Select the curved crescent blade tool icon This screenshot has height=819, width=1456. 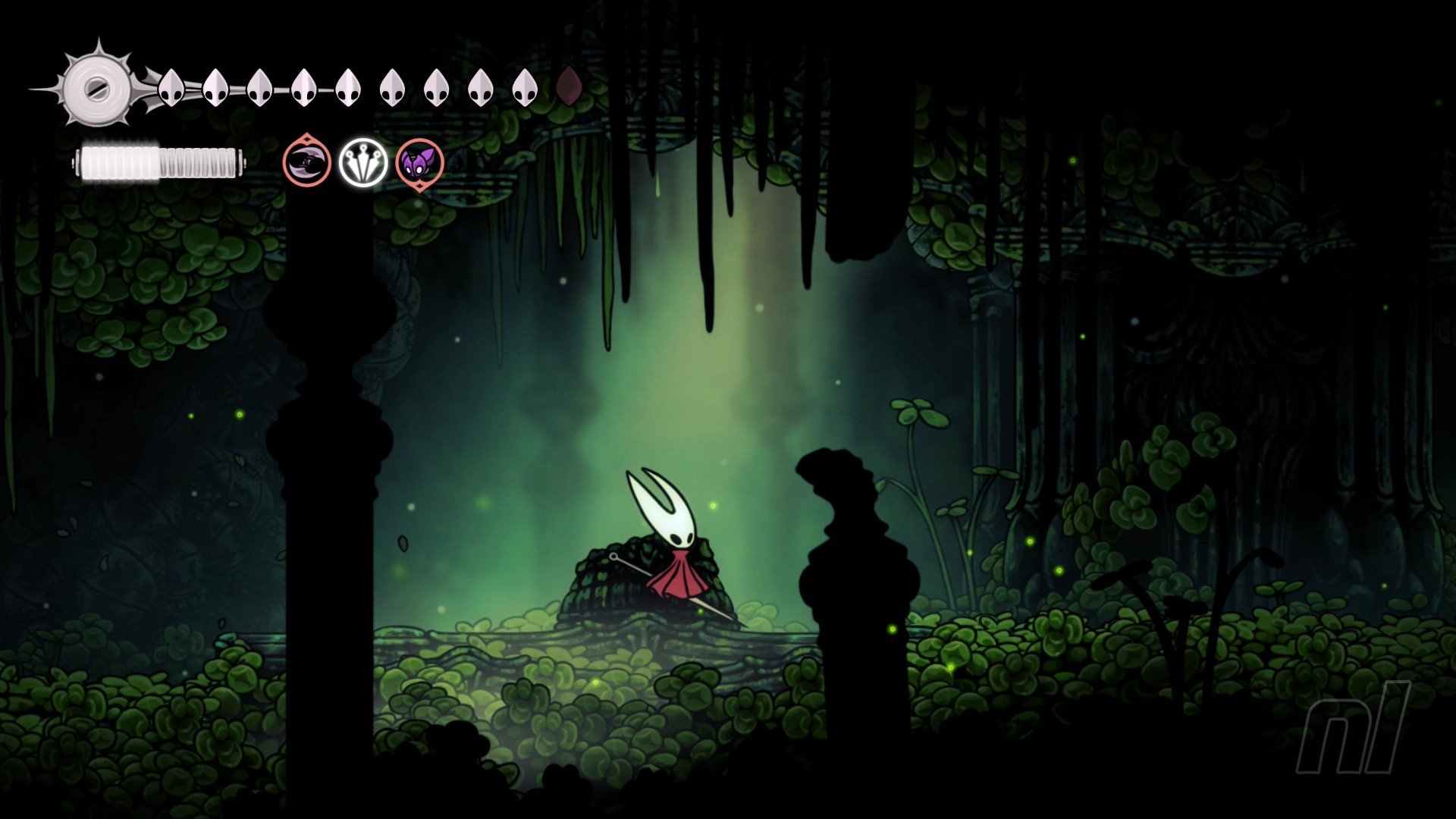(x=307, y=162)
